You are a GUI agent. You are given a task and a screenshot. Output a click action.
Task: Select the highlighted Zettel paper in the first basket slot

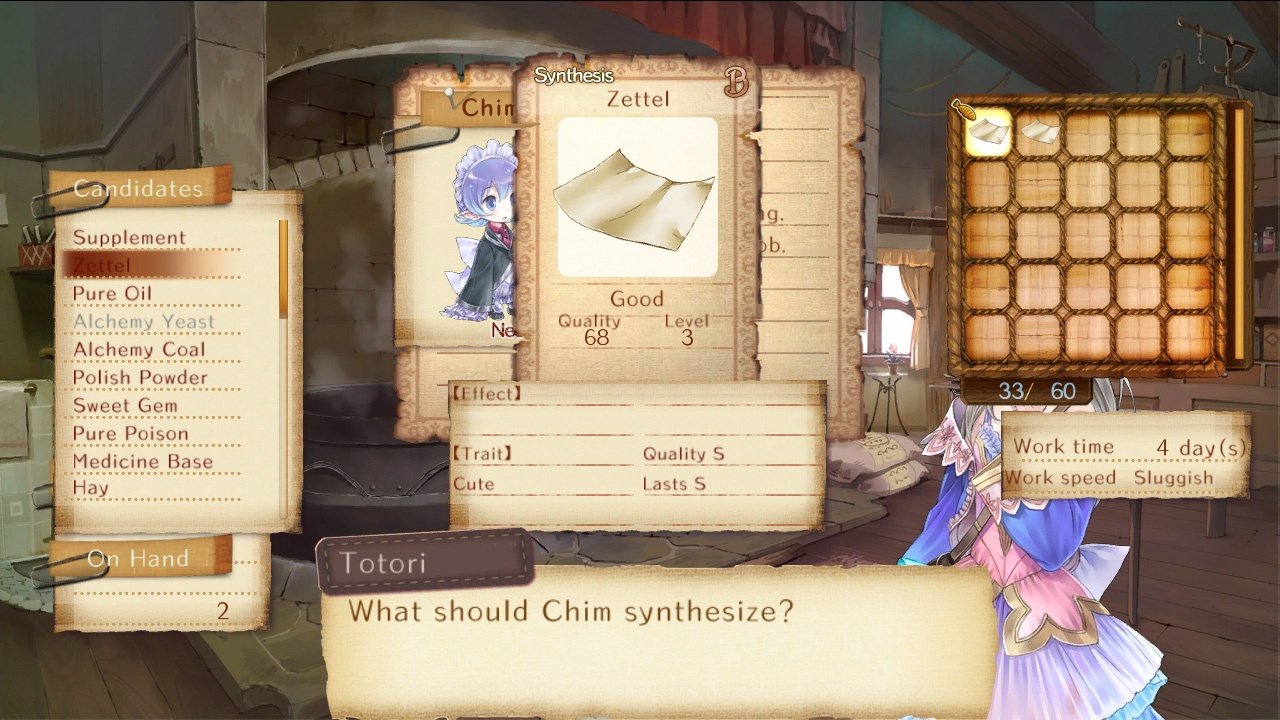click(x=988, y=133)
